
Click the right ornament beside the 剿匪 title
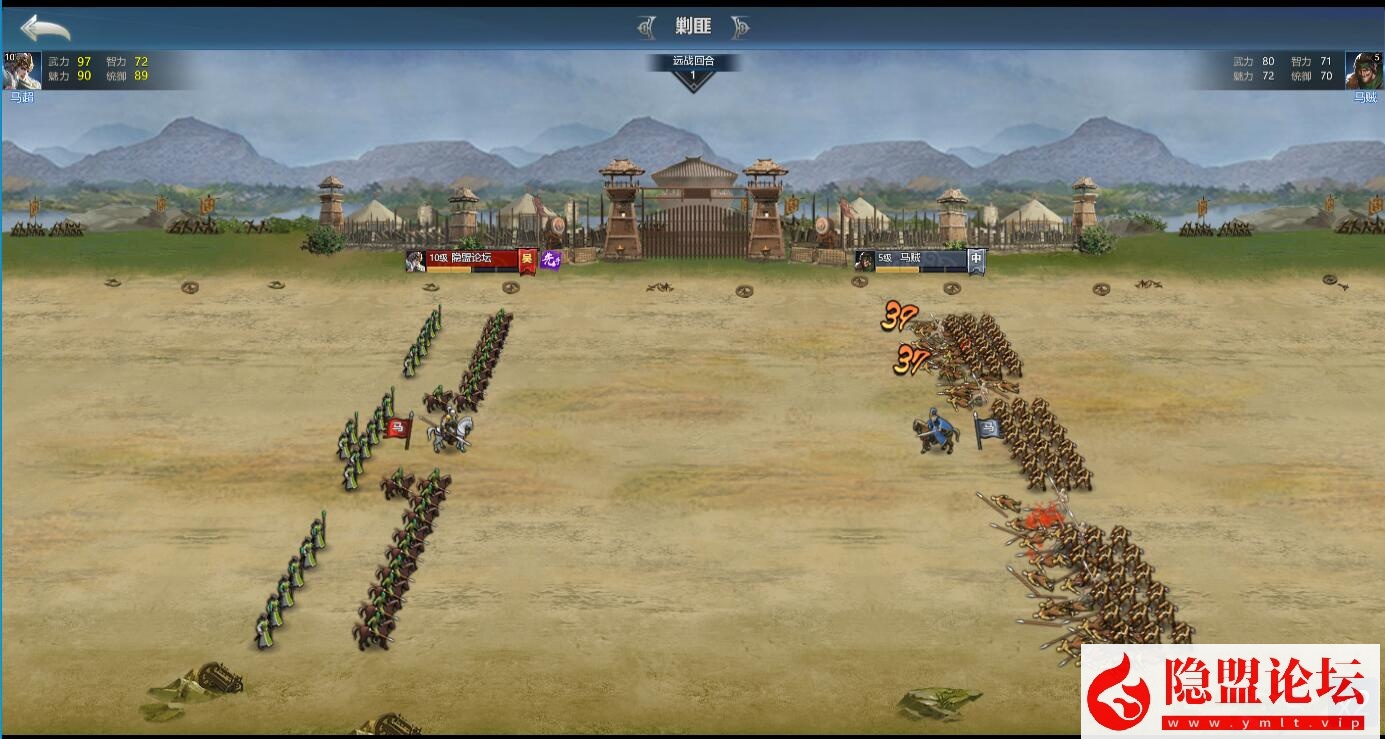(737, 26)
